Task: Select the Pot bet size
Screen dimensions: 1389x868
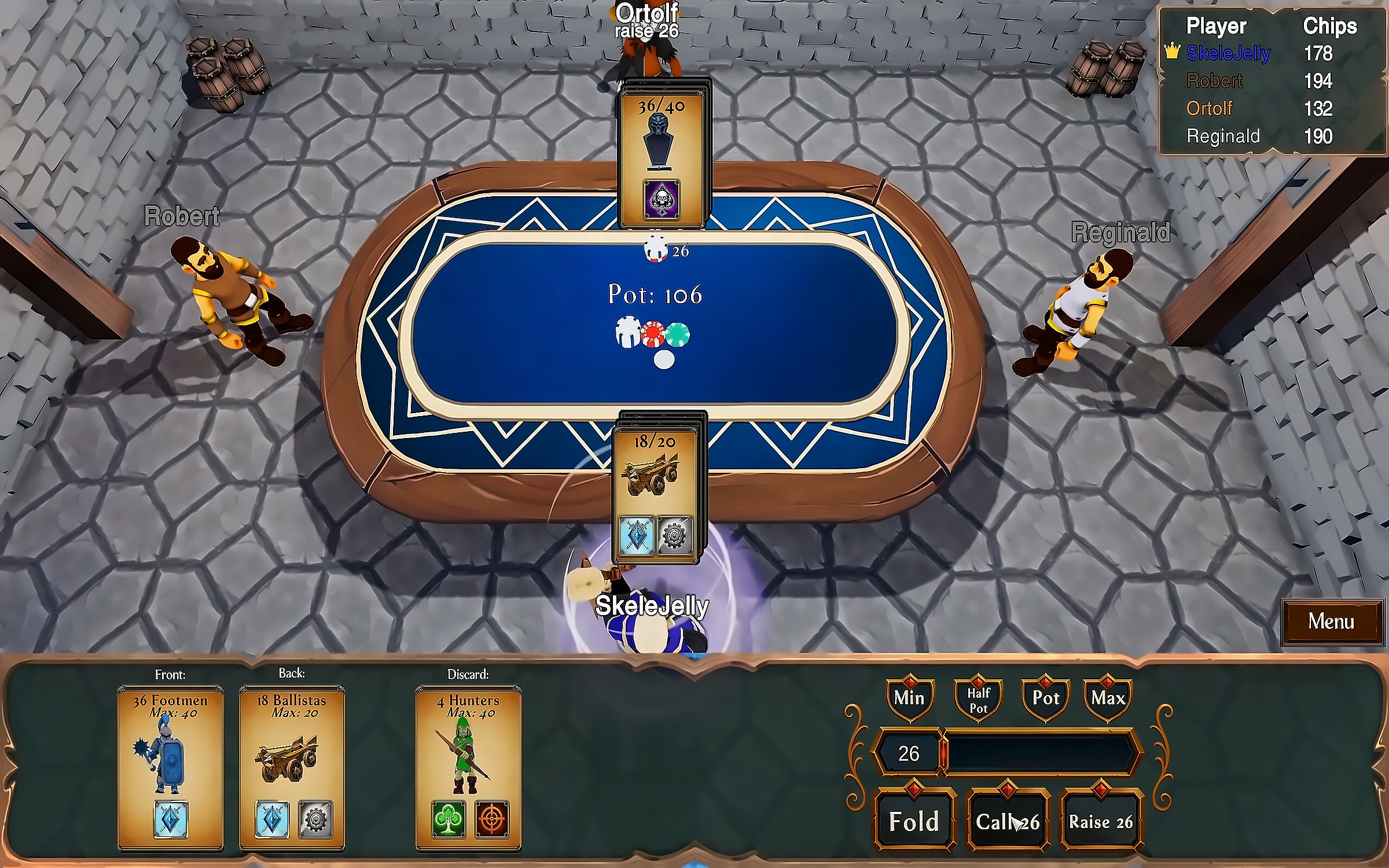Action: pyautogui.click(x=1046, y=698)
